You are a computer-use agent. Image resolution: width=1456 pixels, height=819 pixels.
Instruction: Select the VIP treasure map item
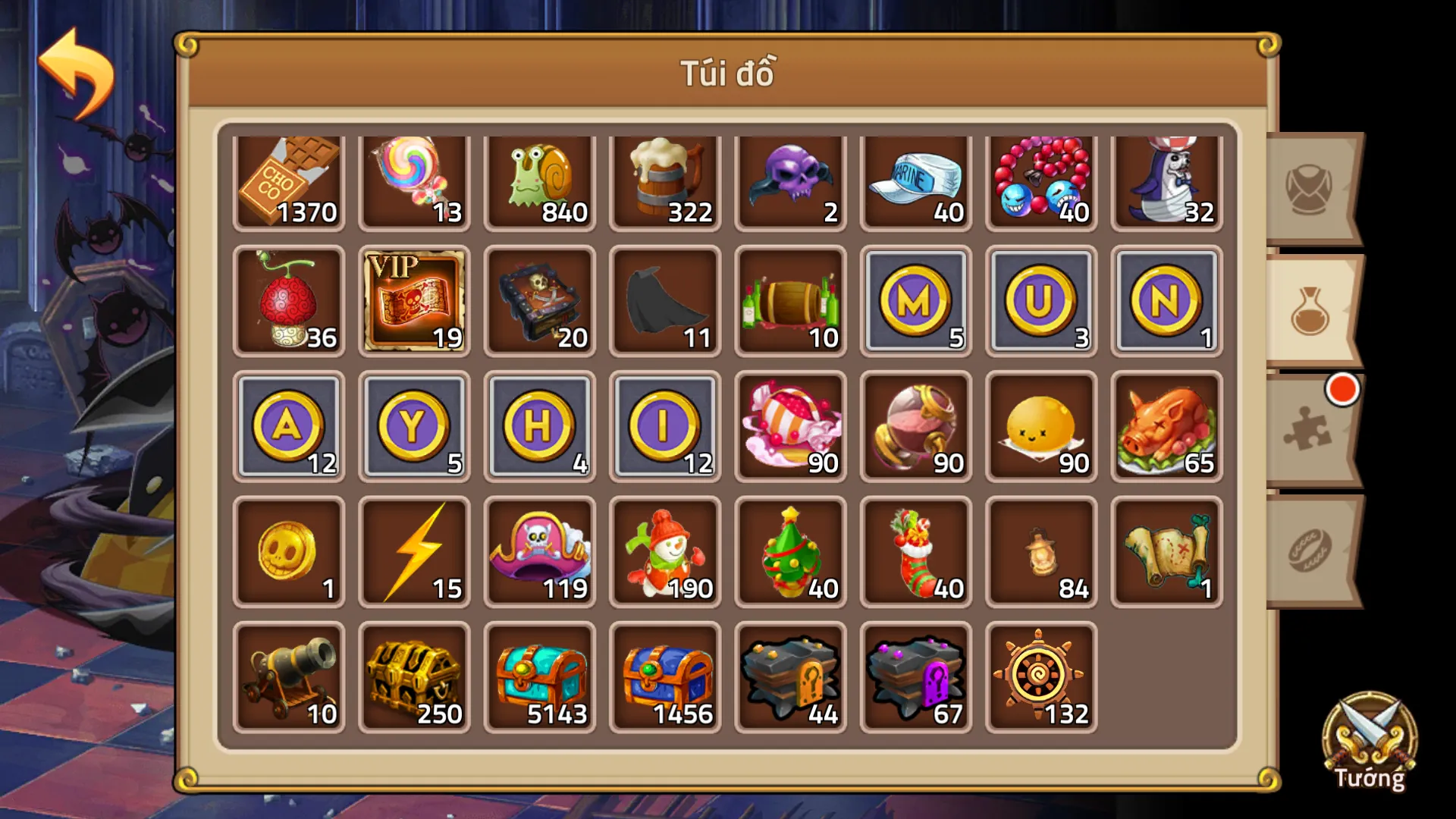coord(414,303)
